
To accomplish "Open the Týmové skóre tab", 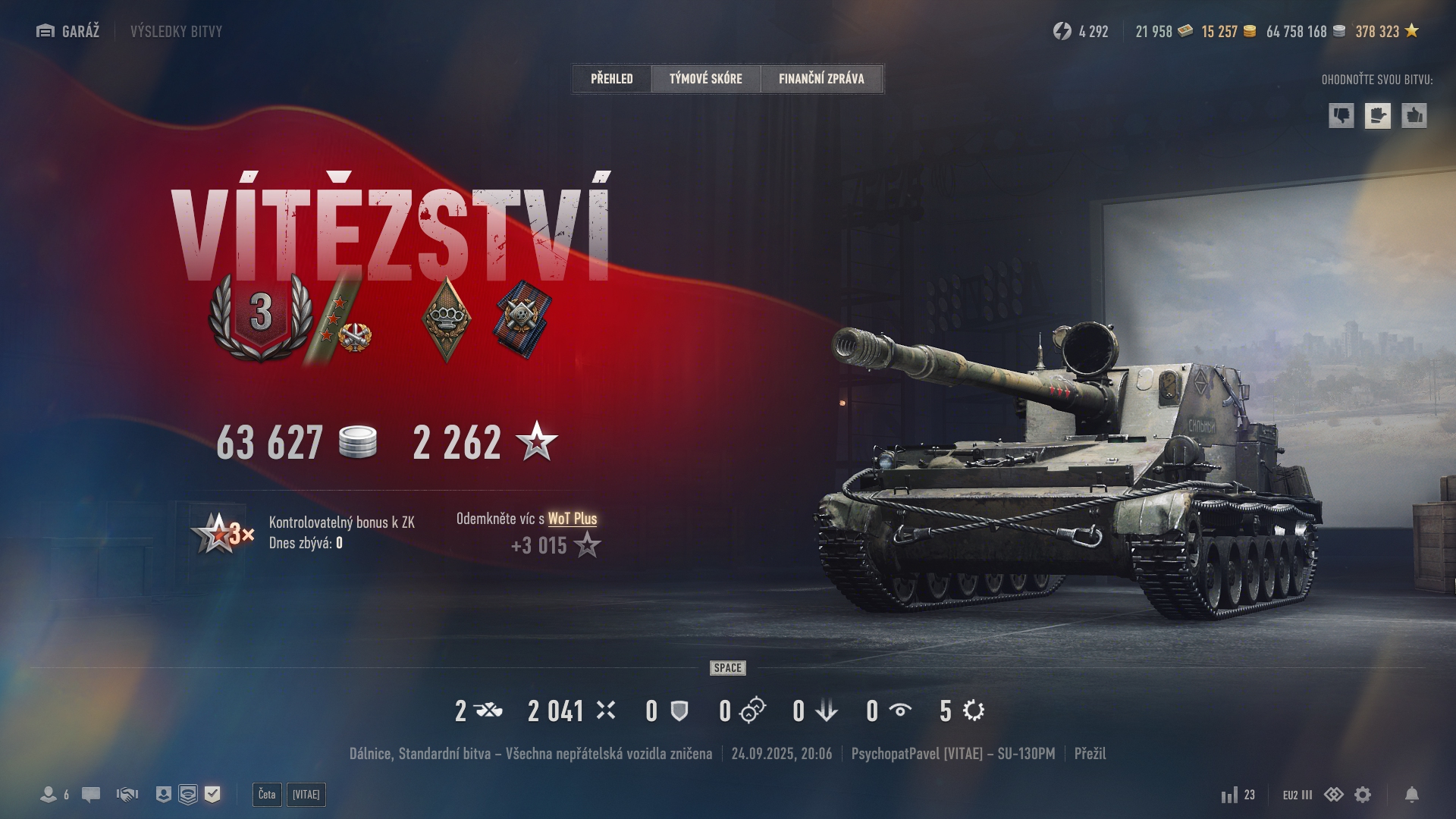I will [705, 79].
